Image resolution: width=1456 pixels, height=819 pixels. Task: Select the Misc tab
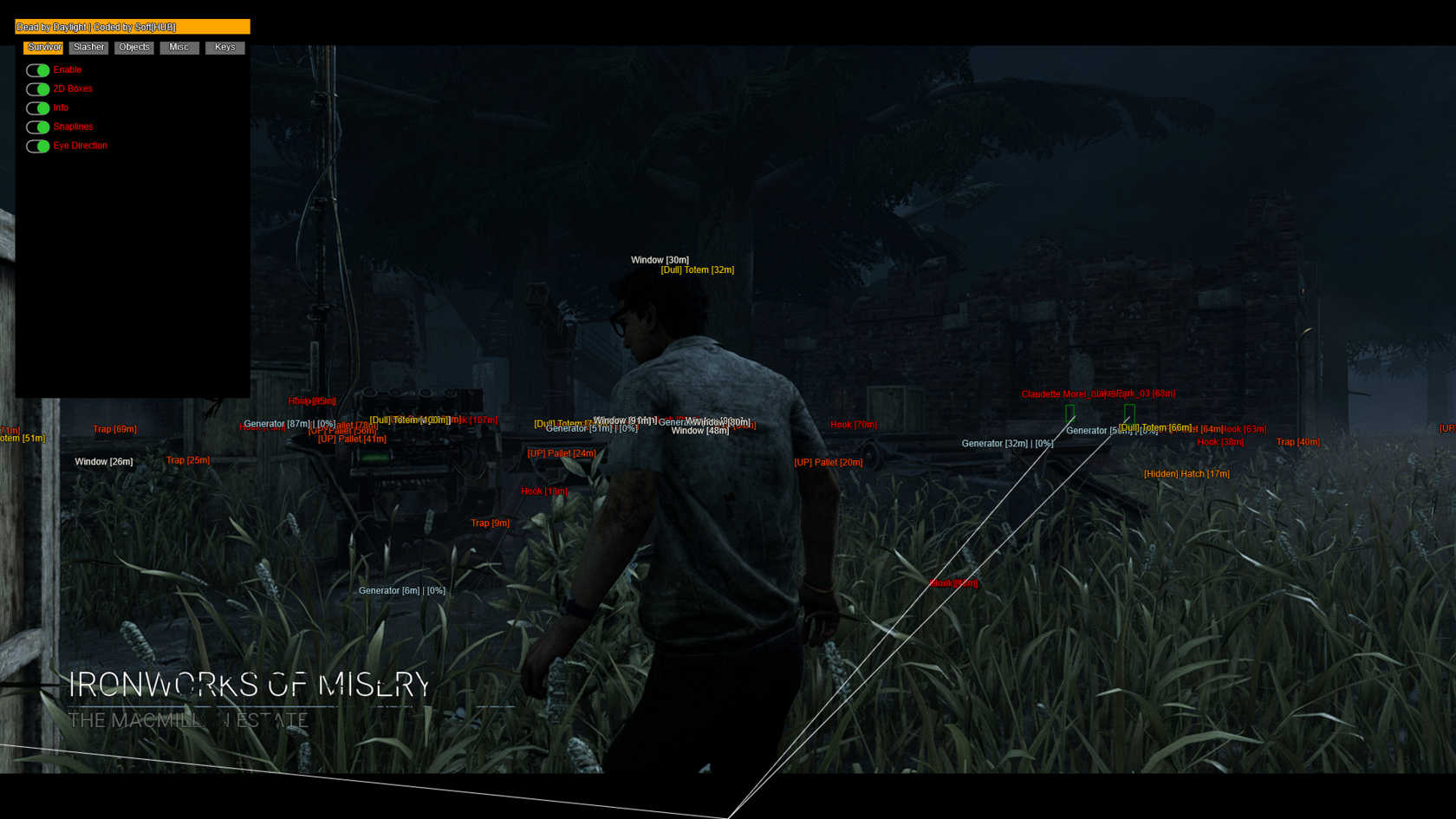point(179,48)
